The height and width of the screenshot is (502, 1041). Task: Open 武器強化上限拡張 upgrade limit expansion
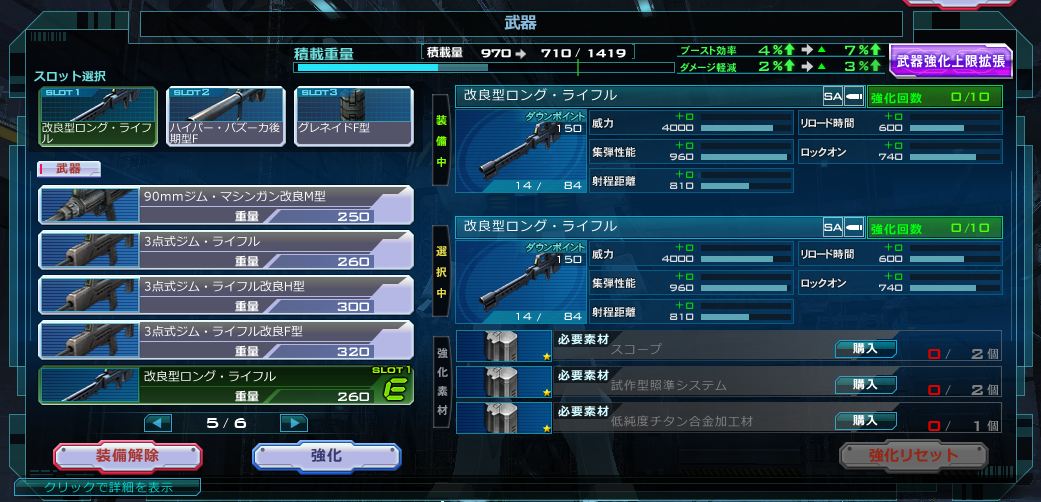(x=950, y=62)
